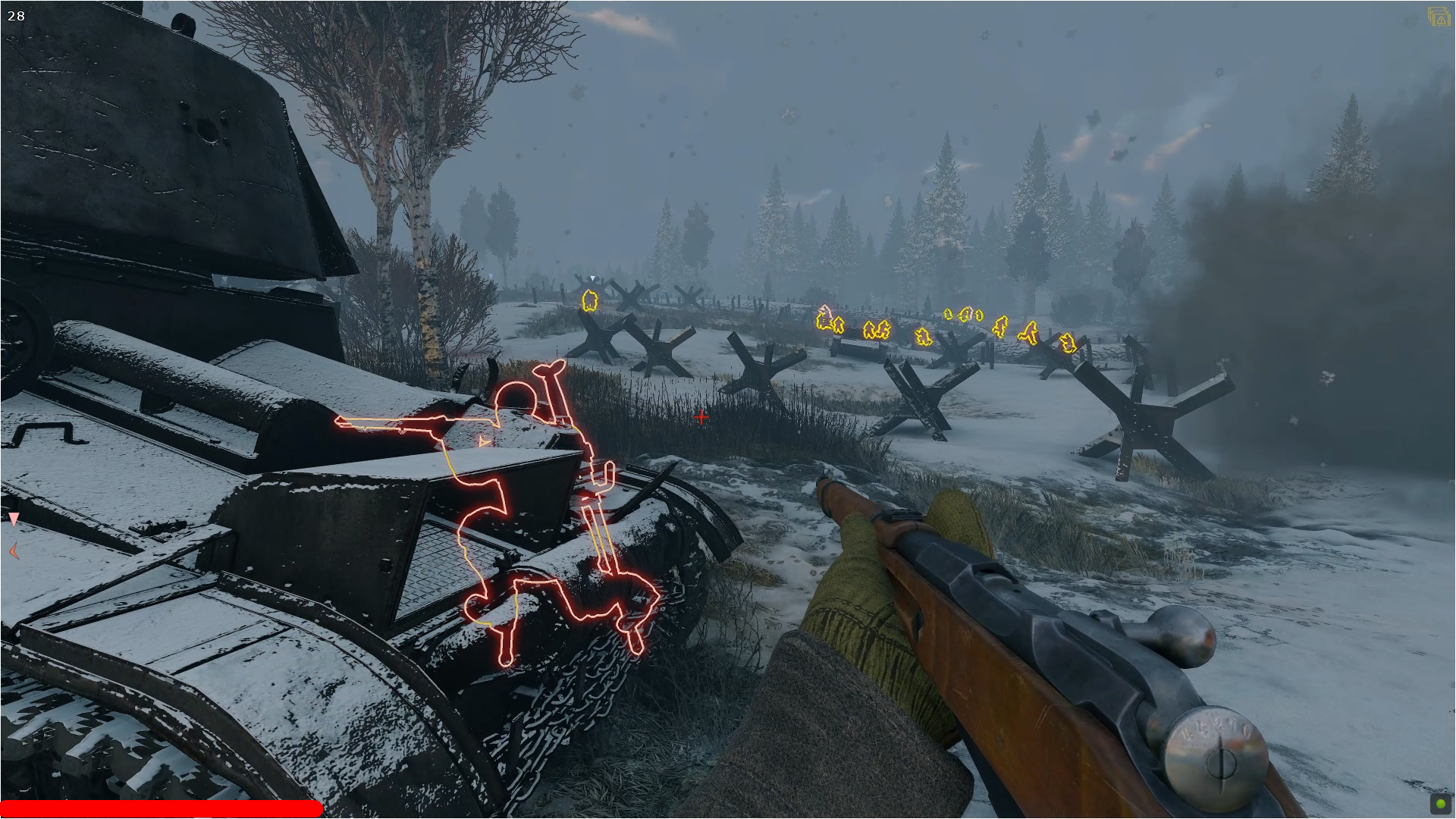The image size is (1456, 819).
Task: Click the green dot status indicator
Action: coord(1440,804)
